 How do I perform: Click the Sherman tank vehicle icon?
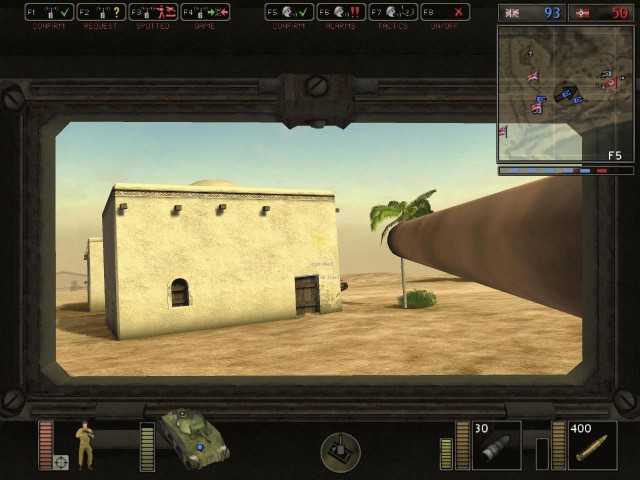pos(194,438)
